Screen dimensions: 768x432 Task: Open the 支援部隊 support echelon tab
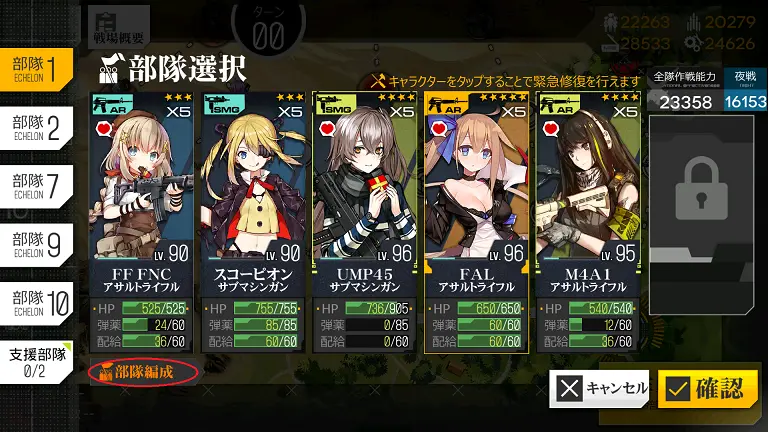pyautogui.click(x=37, y=360)
